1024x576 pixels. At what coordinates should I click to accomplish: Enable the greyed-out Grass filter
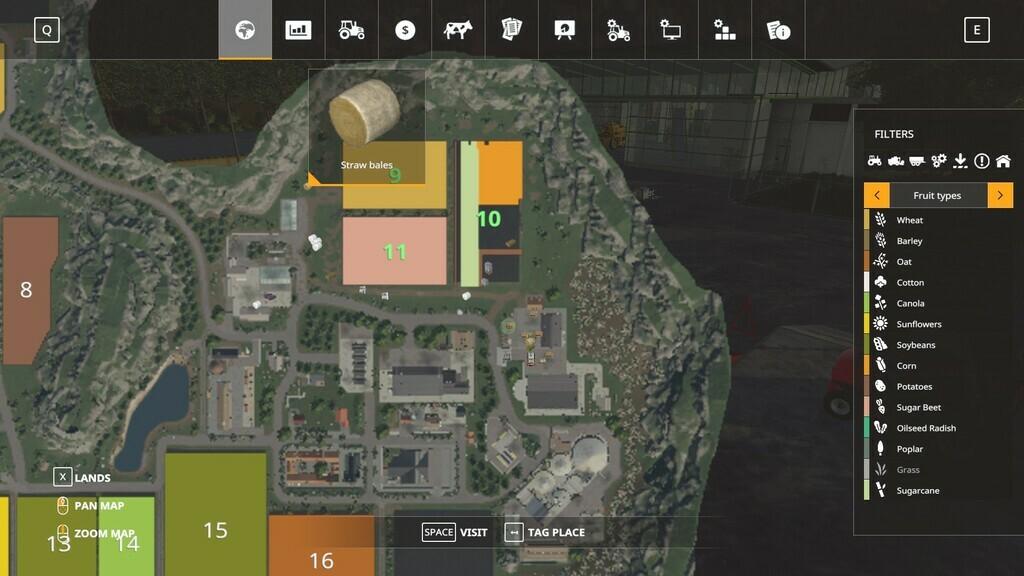click(x=908, y=470)
